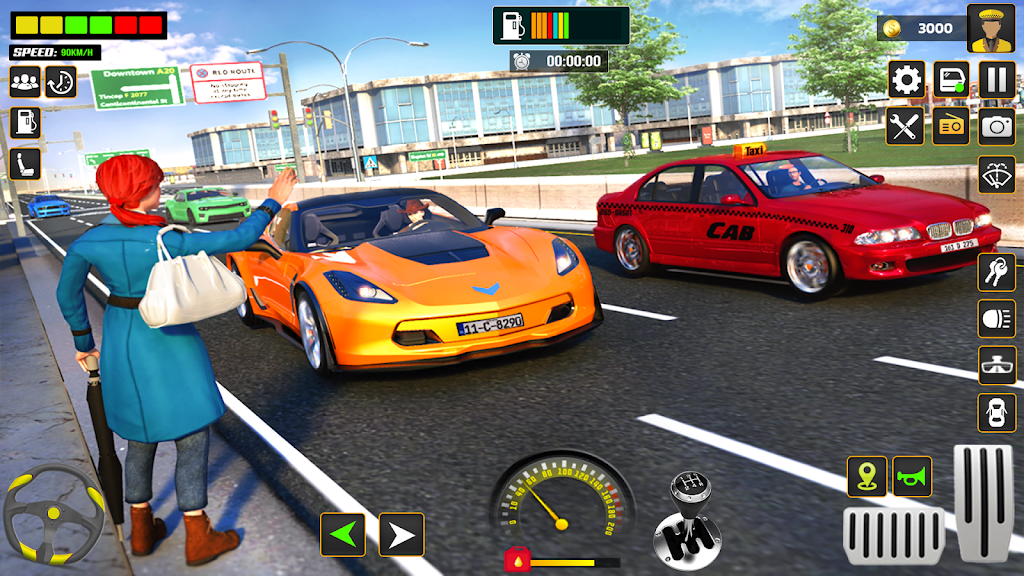Tap the rear-view mirror icon
Viewport: 1024px width, 576px height.
(997, 365)
